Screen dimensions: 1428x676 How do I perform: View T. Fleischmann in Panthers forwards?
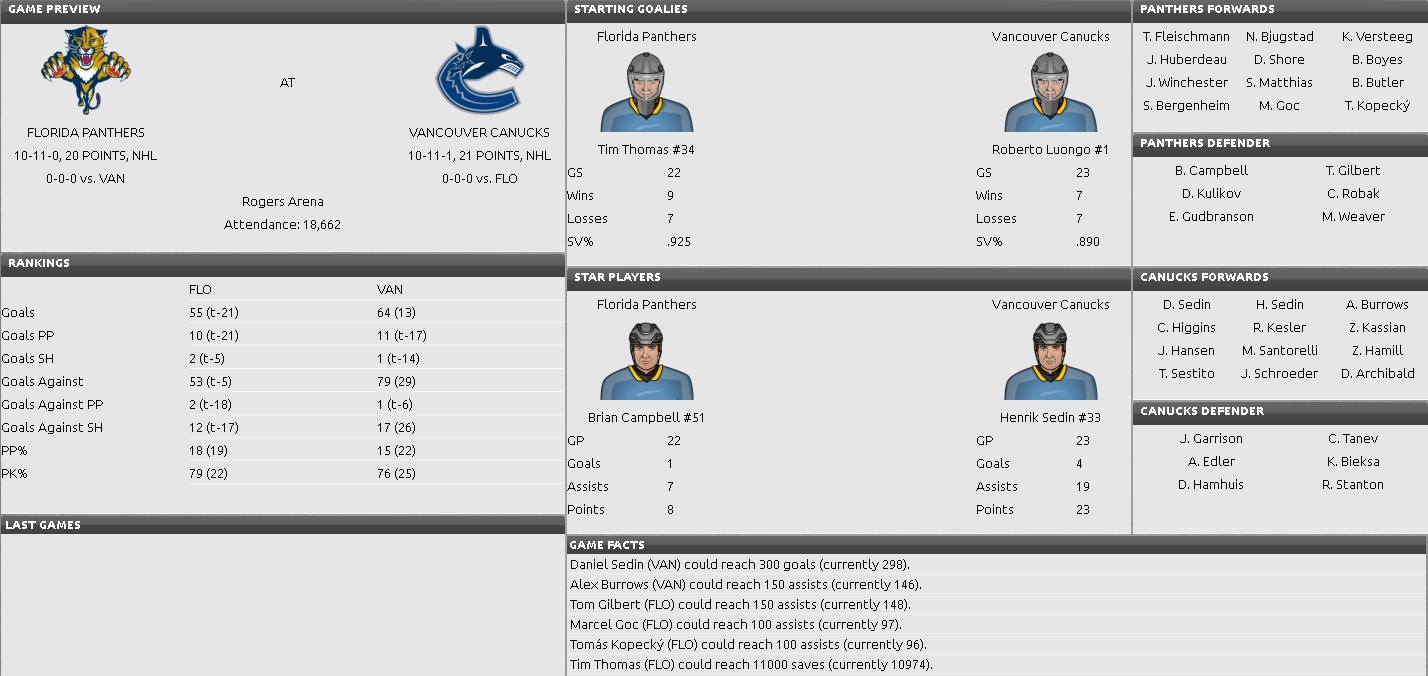(1186, 36)
